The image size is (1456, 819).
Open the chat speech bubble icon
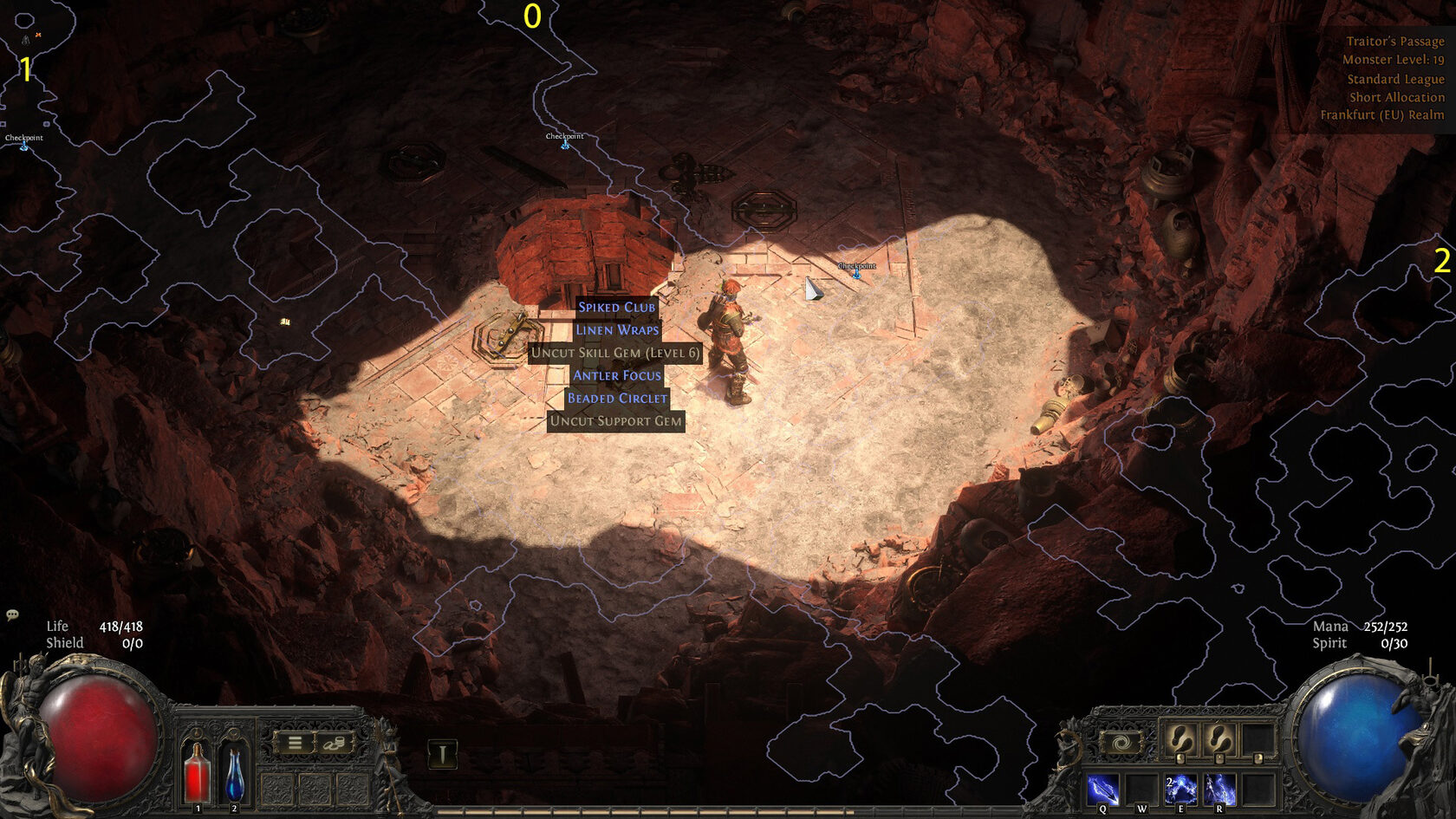click(12, 615)
